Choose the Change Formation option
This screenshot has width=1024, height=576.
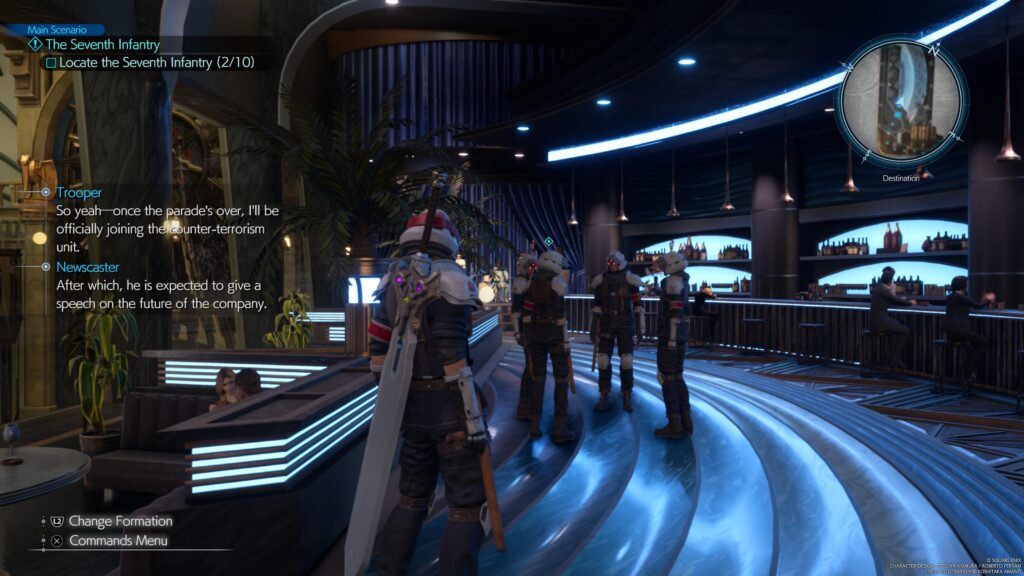[120, 521]
